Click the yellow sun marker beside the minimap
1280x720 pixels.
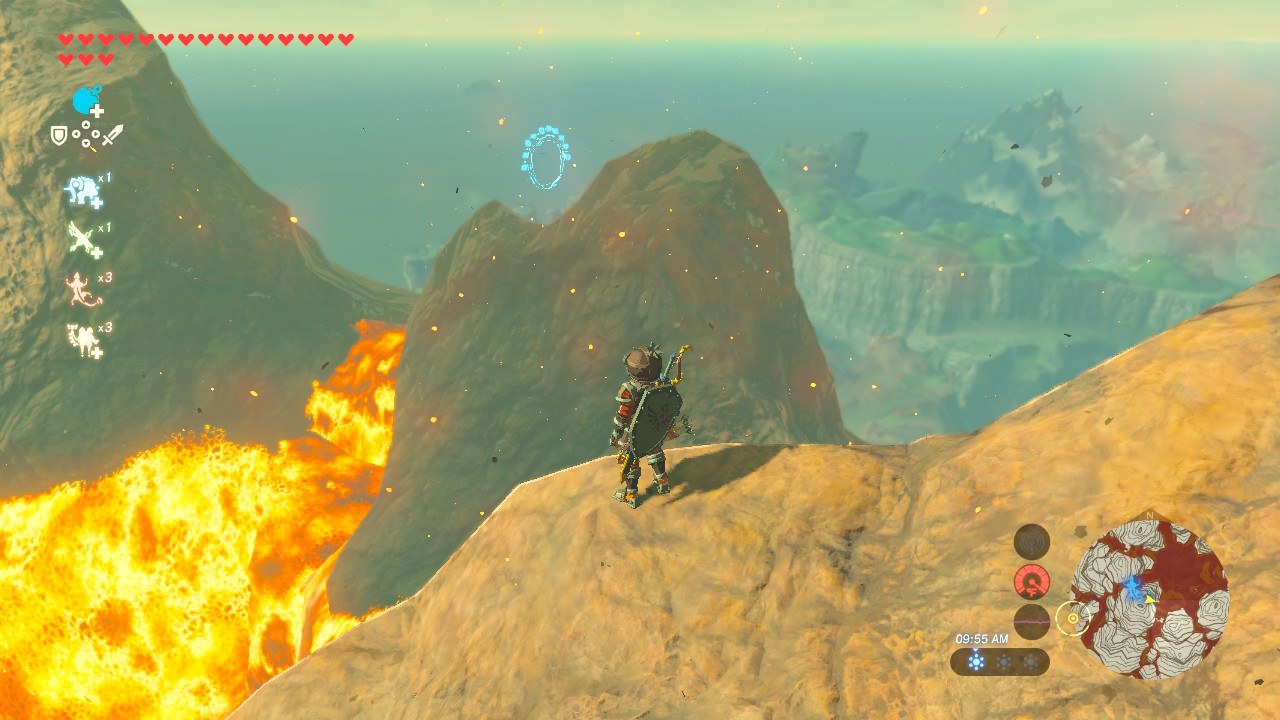(1073, 619)
